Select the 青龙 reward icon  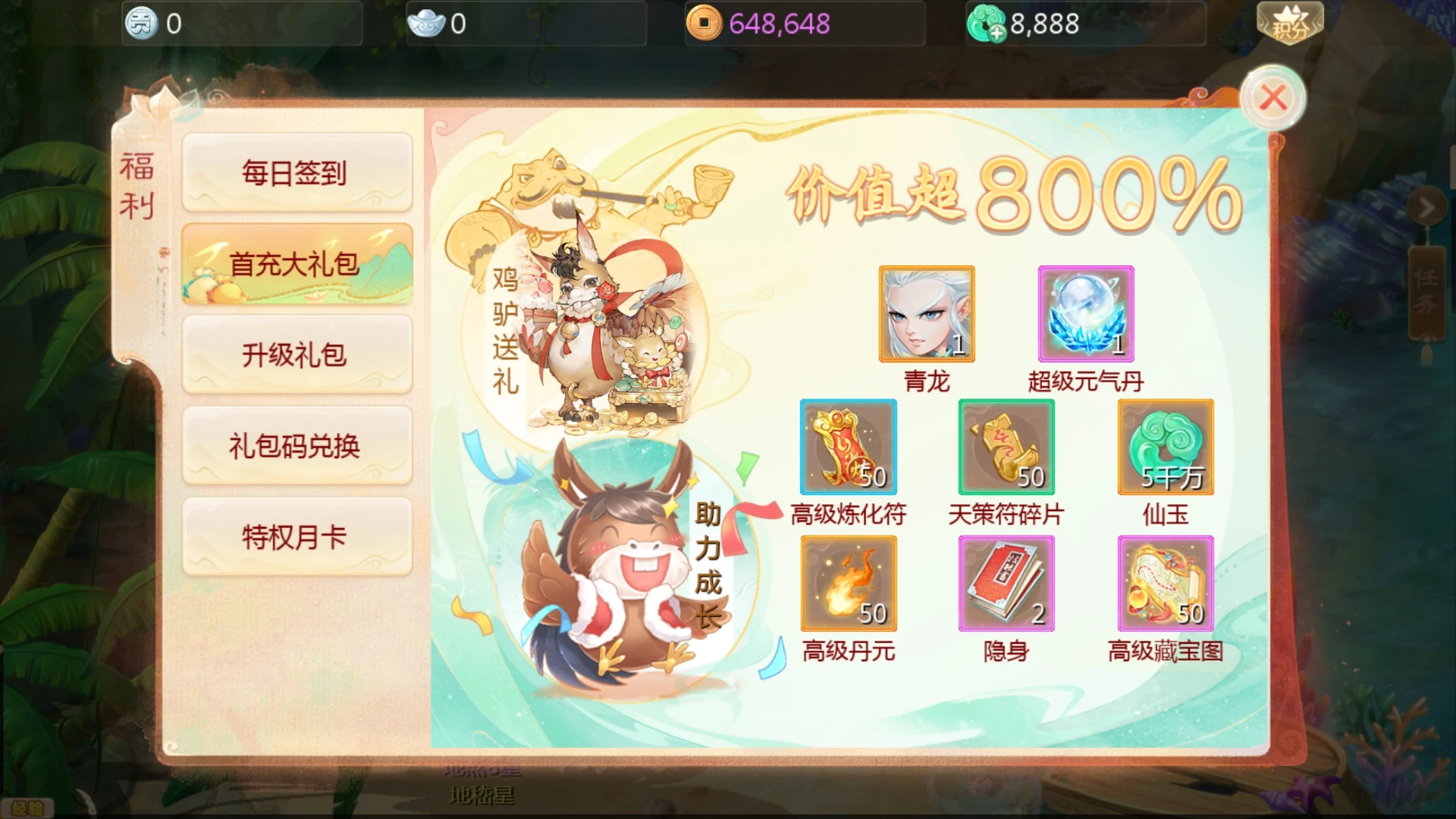[x=925, y=316]
